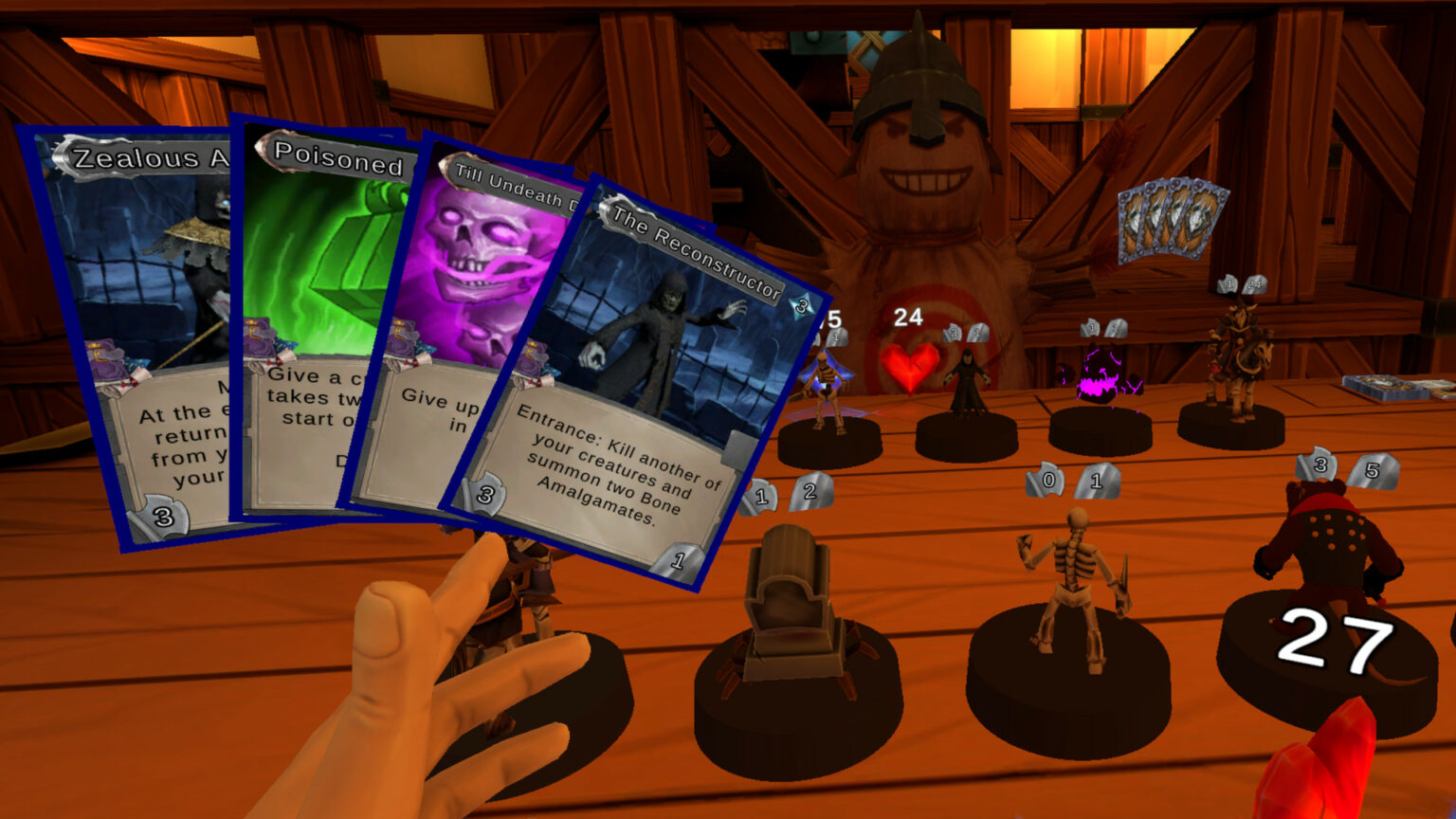Click the 3 cost plate on the Till Undeath card
Image resolution: width=1456 pixels, height=819 pixels.
click(x=482, y=492)
